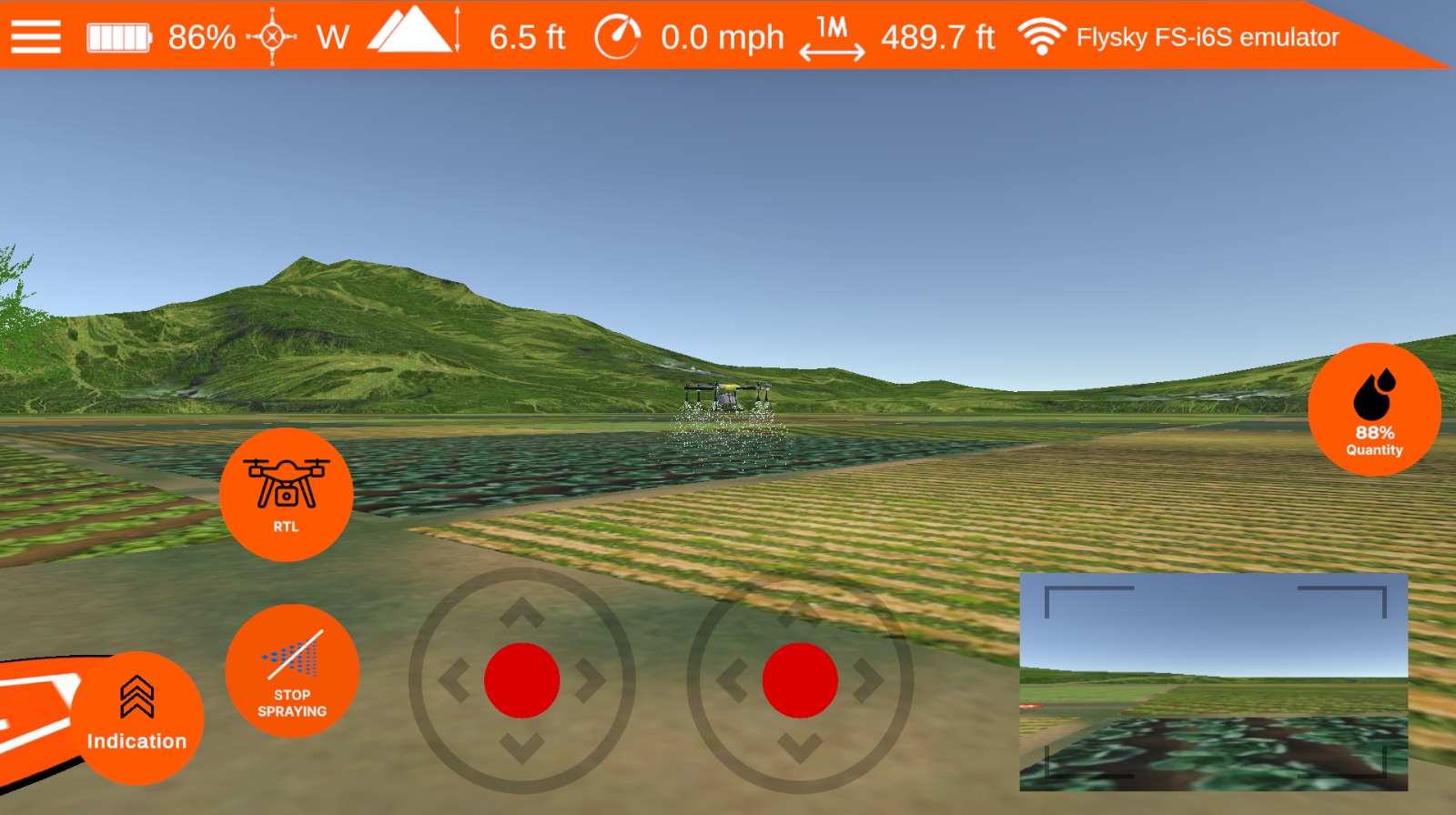Enable the Indication mode
Screen dimensions: 1456x815
coord(136,716)
